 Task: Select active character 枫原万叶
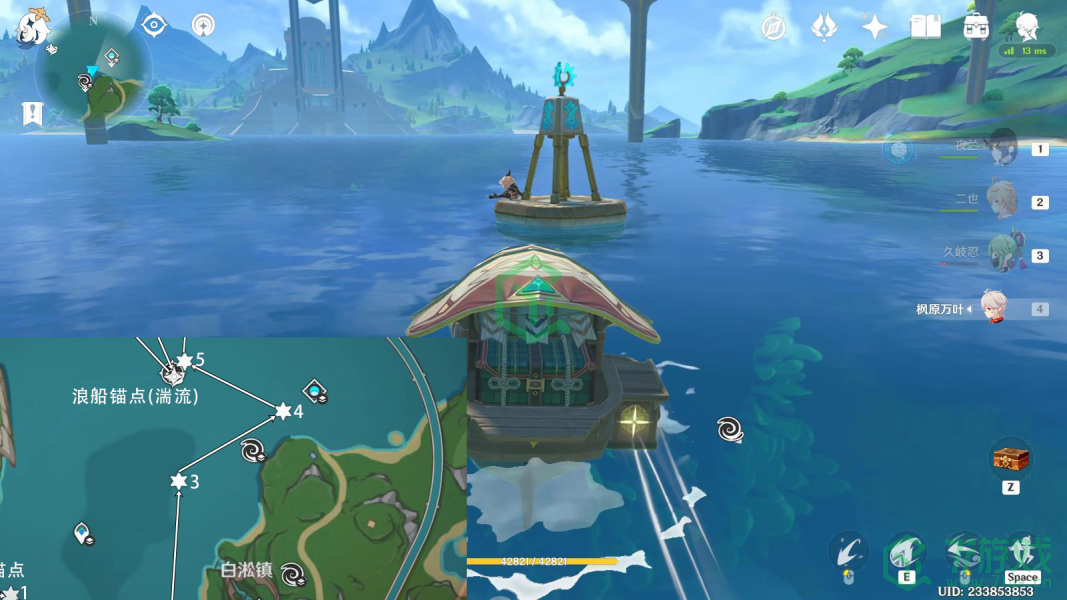tap(993, 308)
